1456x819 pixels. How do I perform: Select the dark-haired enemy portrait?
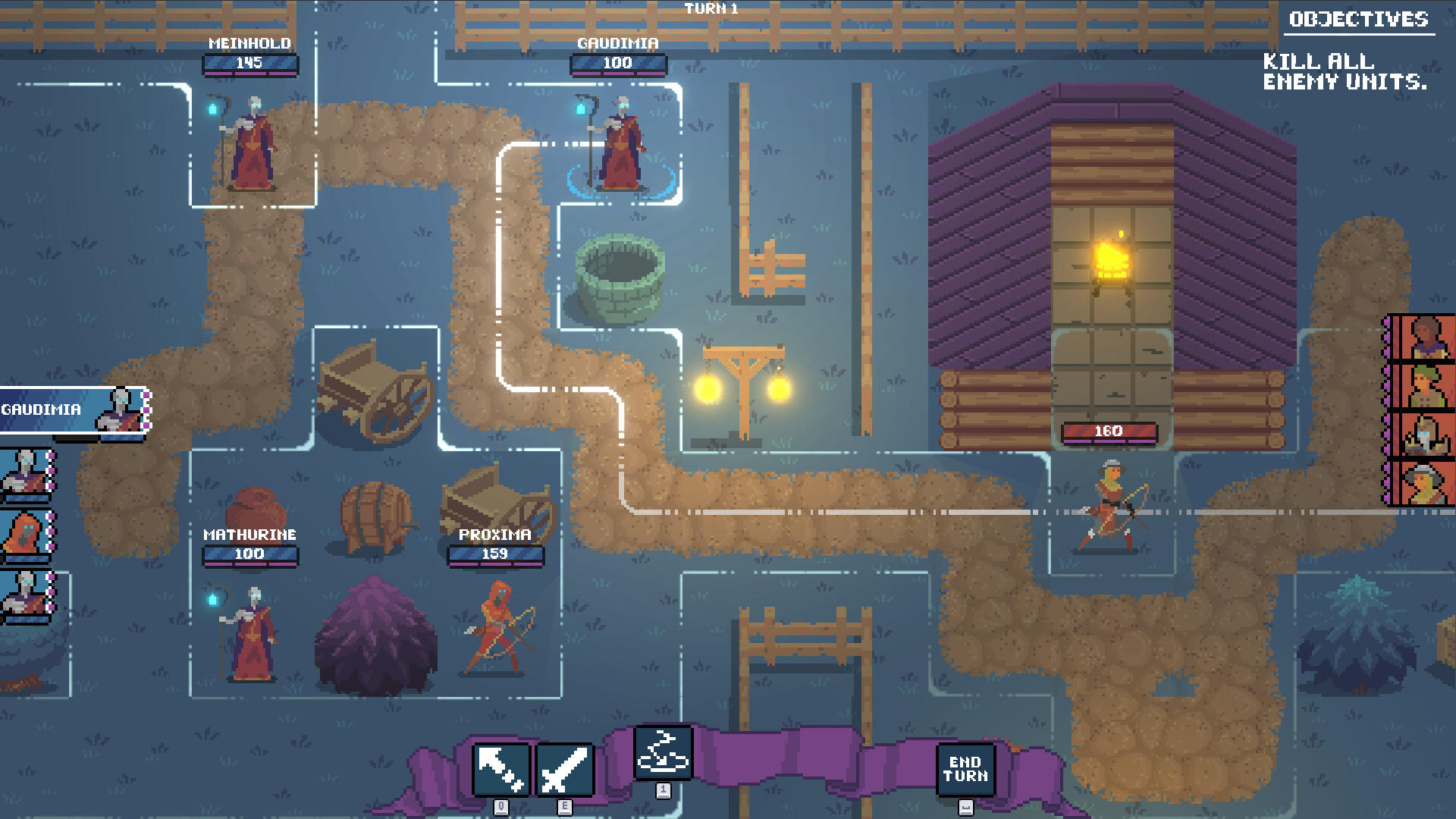tap(1424, 337)
